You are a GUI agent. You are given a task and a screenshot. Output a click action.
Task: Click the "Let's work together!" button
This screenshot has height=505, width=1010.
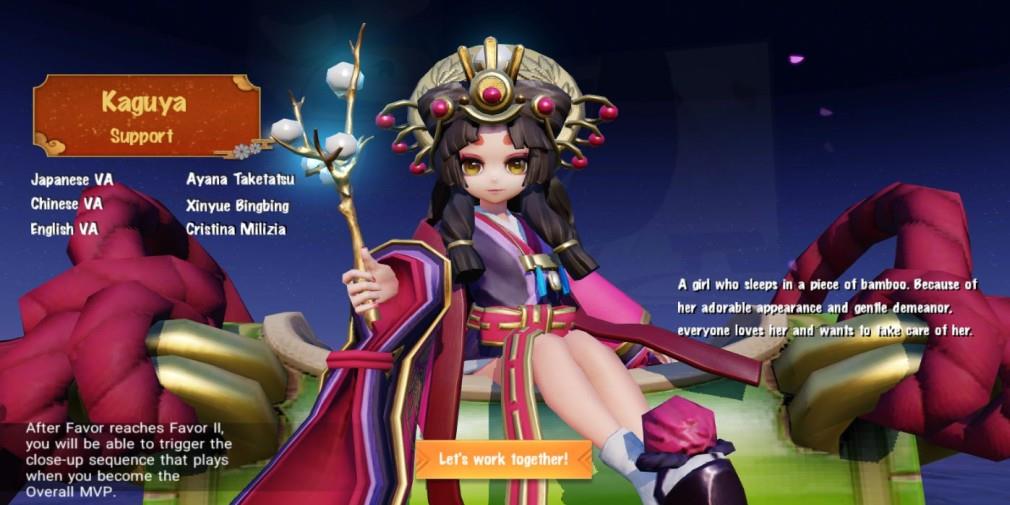tap(503, 459)
